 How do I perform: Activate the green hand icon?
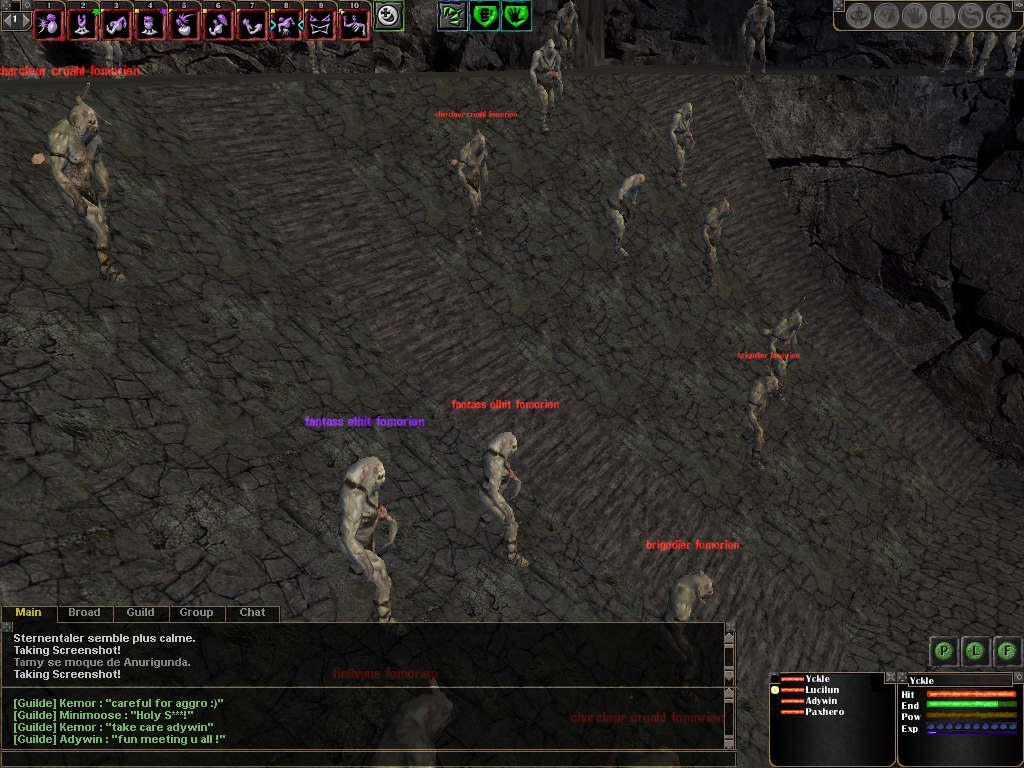click(517, 15)
